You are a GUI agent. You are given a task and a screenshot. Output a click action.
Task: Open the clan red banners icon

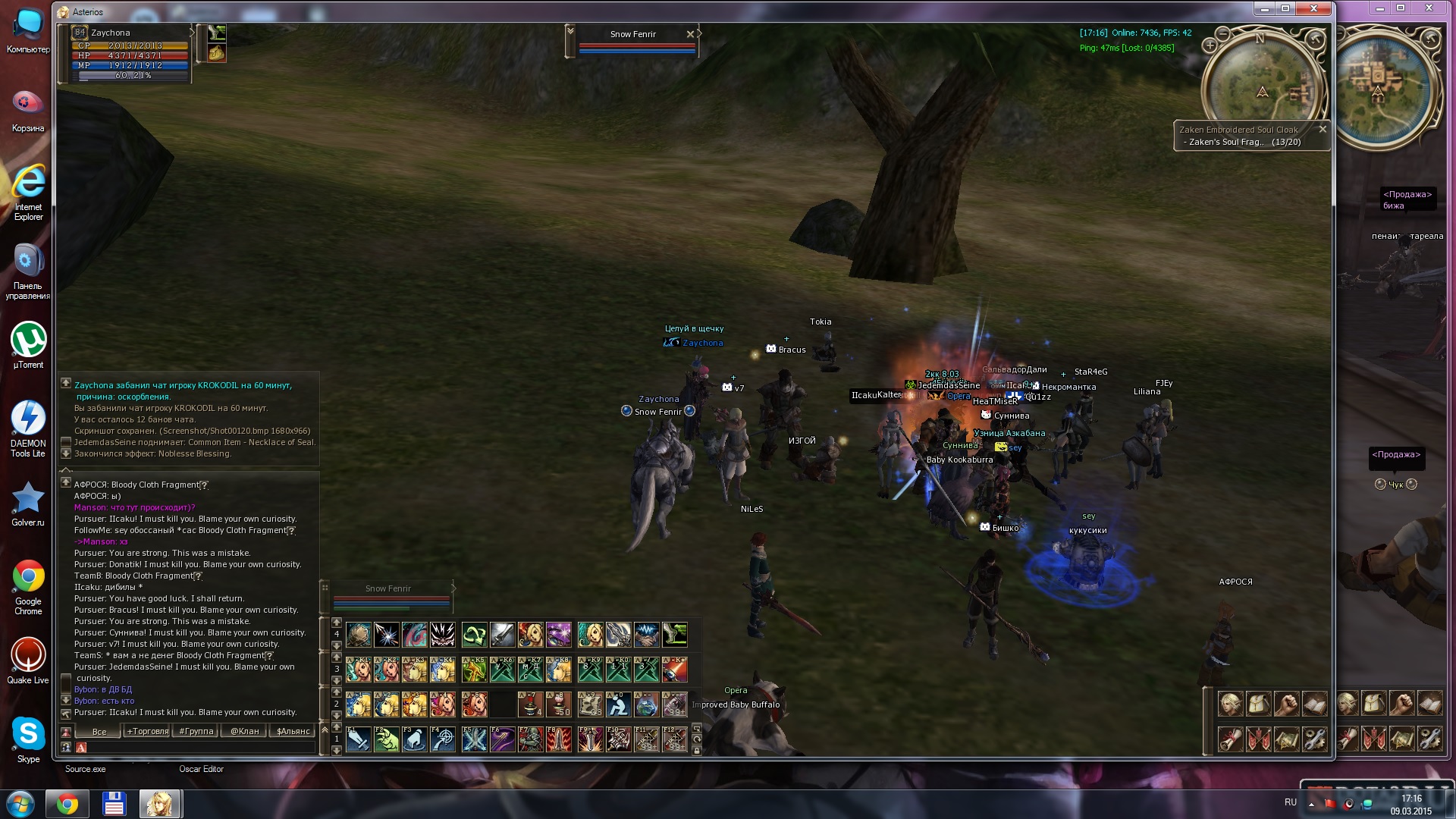click(x=1259, y=738)
